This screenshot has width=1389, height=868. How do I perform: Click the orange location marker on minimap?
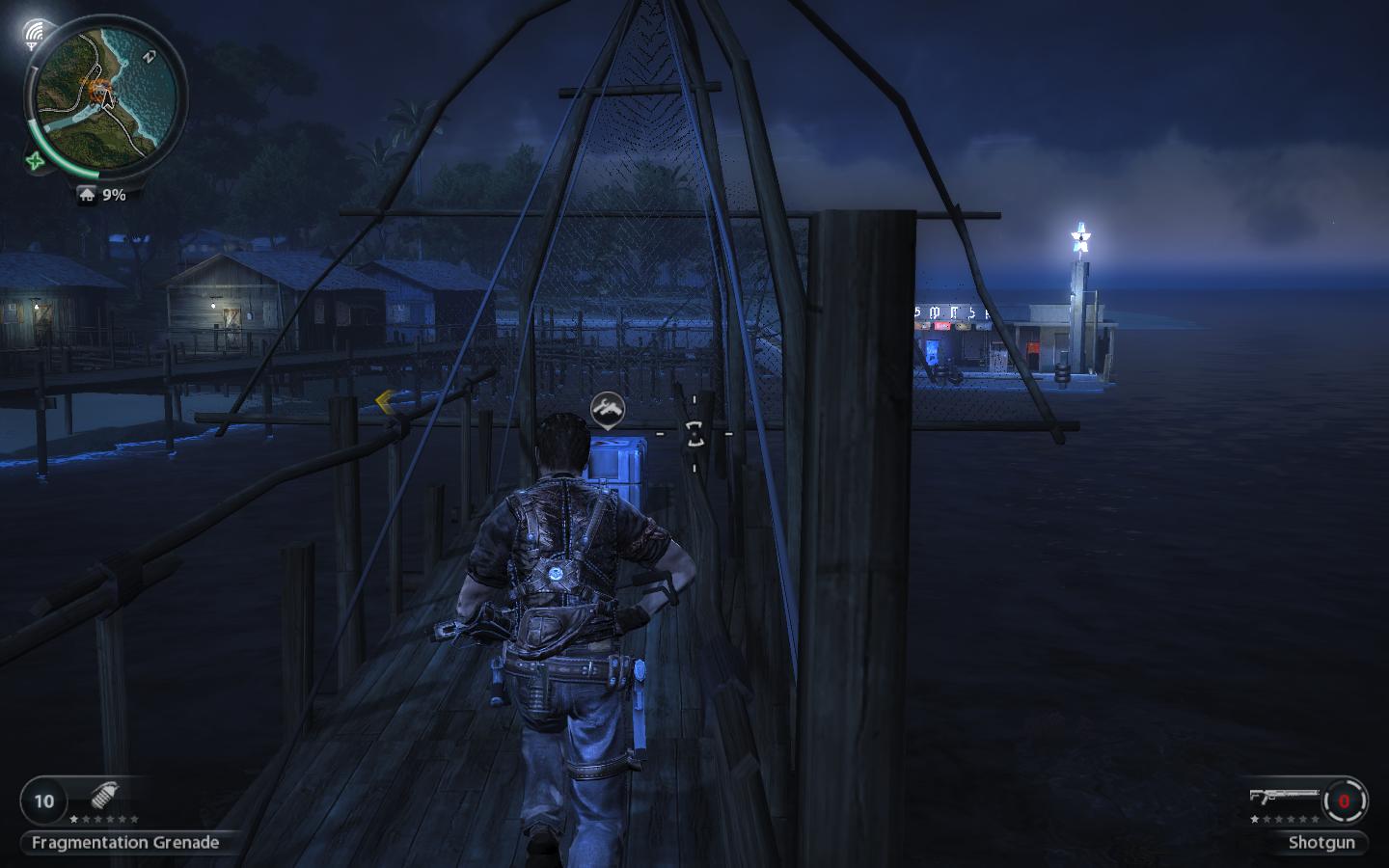click(96, 91)
